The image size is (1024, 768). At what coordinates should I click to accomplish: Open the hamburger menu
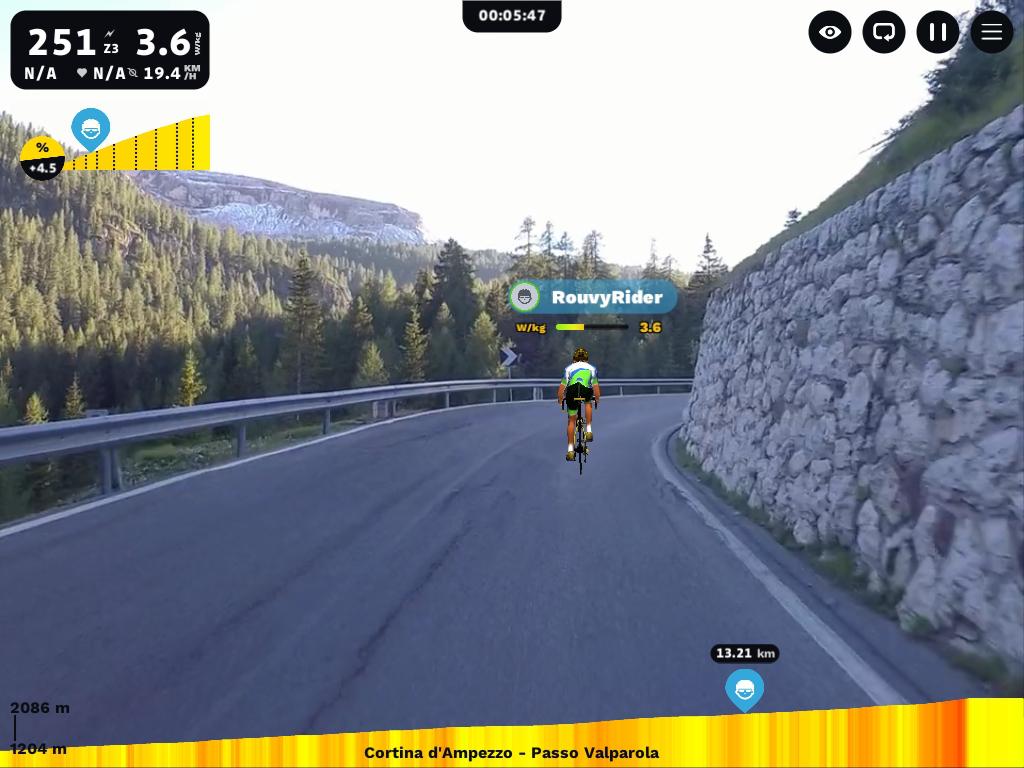(992, 32)
